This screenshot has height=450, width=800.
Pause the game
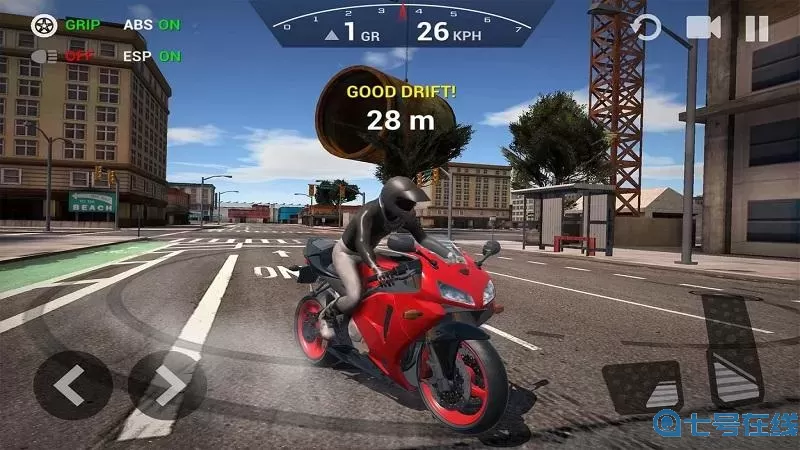[757, 29]
